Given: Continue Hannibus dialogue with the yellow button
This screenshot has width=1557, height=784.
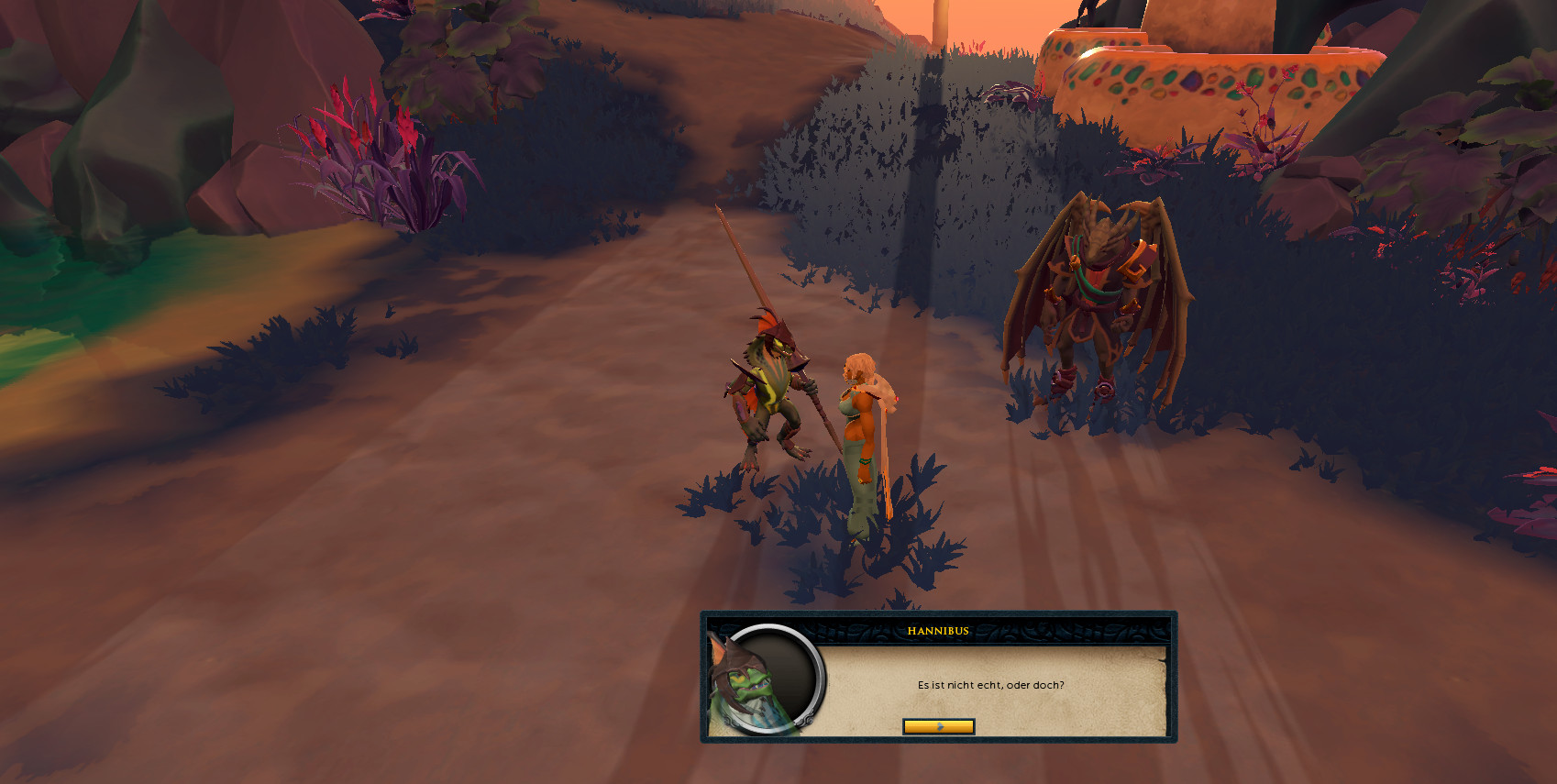Looking at the screenshot, I should 938,726.
